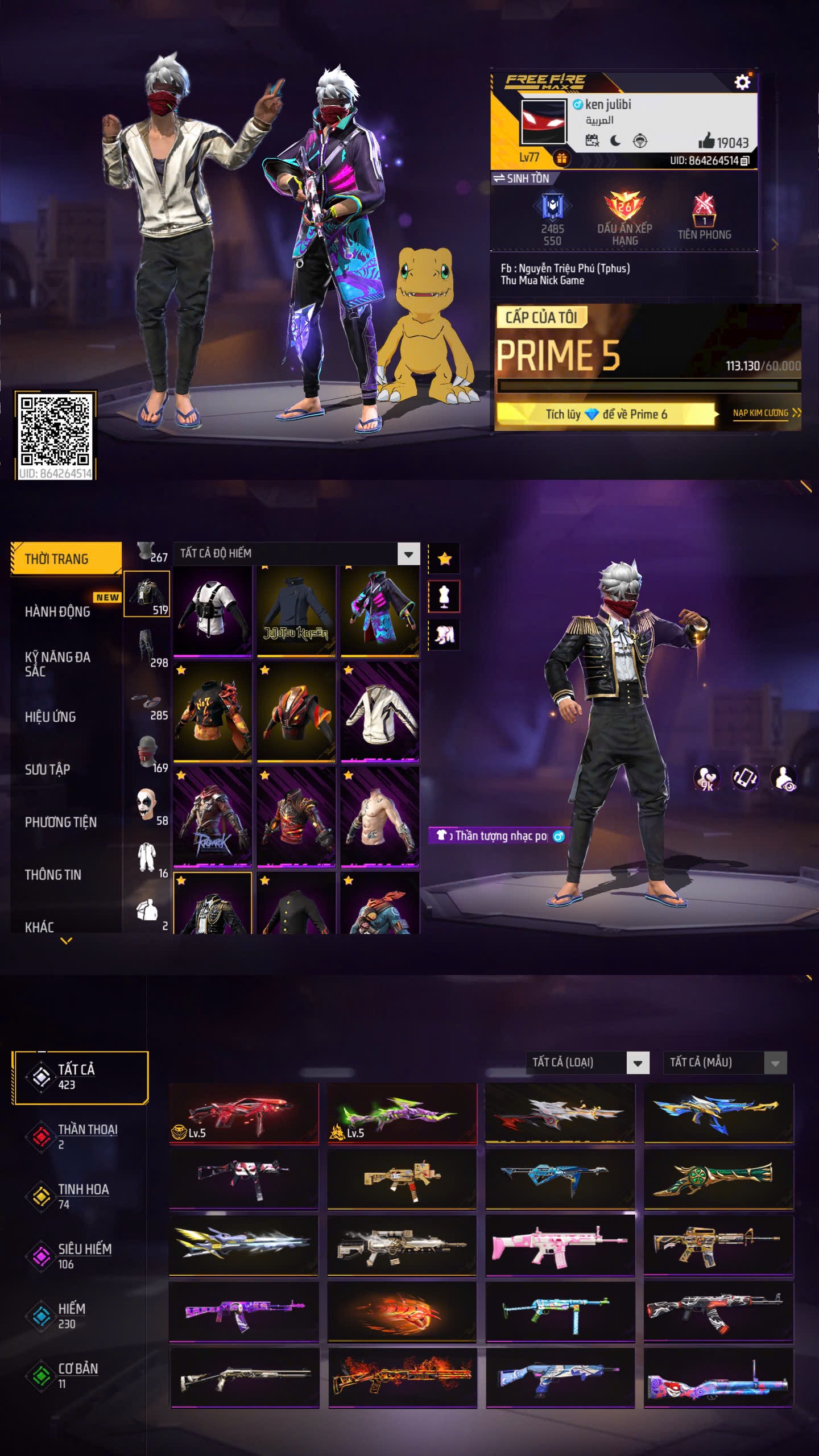
Task: Open the Hành Động section
Action: (x=57, y=611)
